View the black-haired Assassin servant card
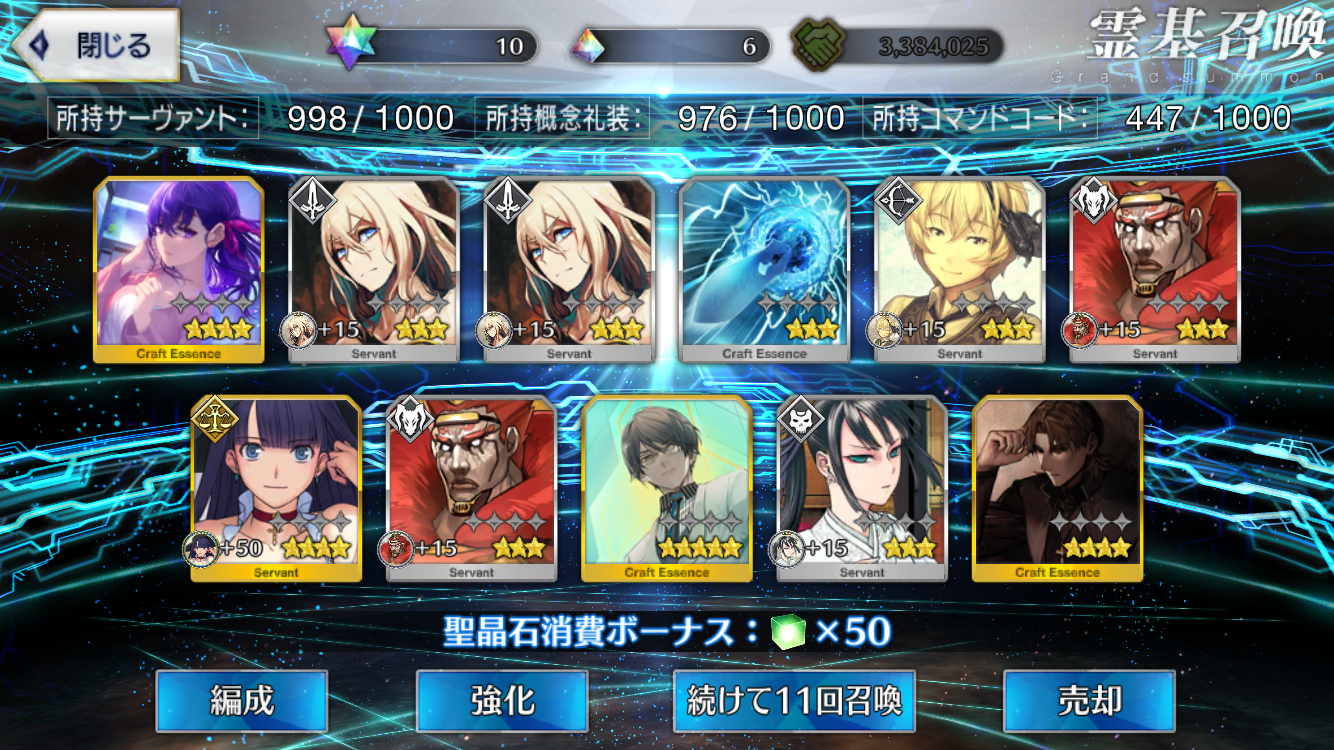This screenshot has width=1334, height=750. pos(862,488)
